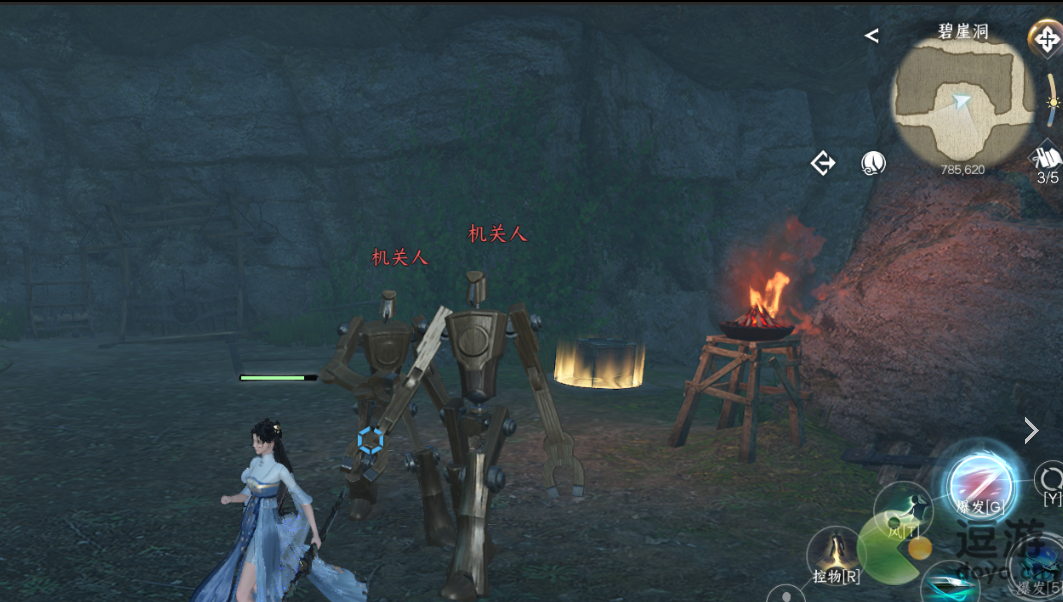This screenshot has height=602, width=1063.
Task: Expand the skill panel with the right arrow
Action: (x=1031, y=431)
